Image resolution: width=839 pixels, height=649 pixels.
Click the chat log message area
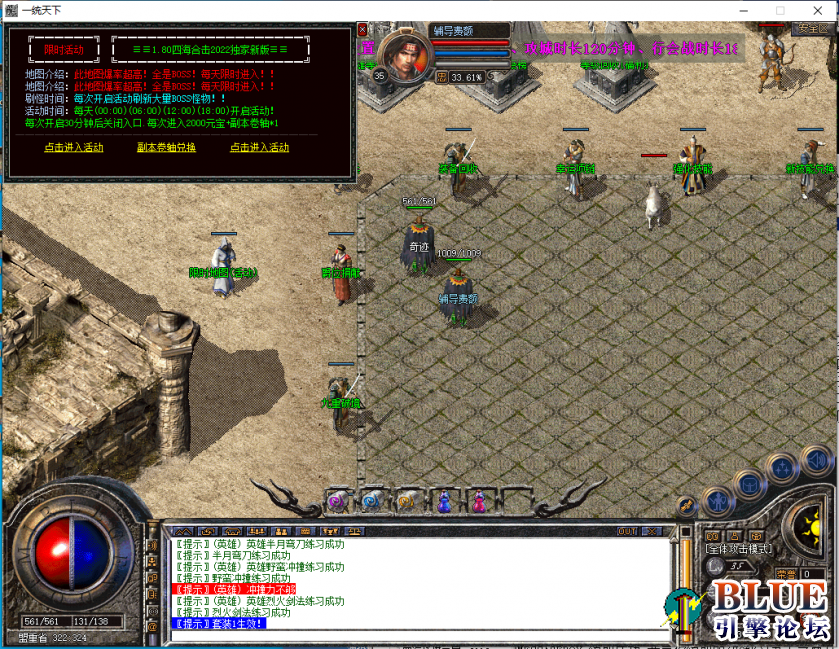(418, 582)
